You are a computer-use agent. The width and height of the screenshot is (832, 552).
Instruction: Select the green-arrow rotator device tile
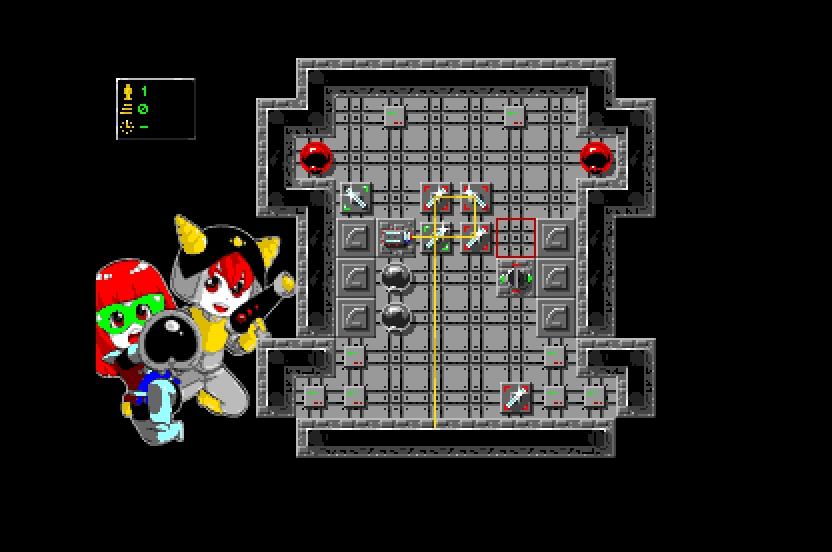coord(516,277)
